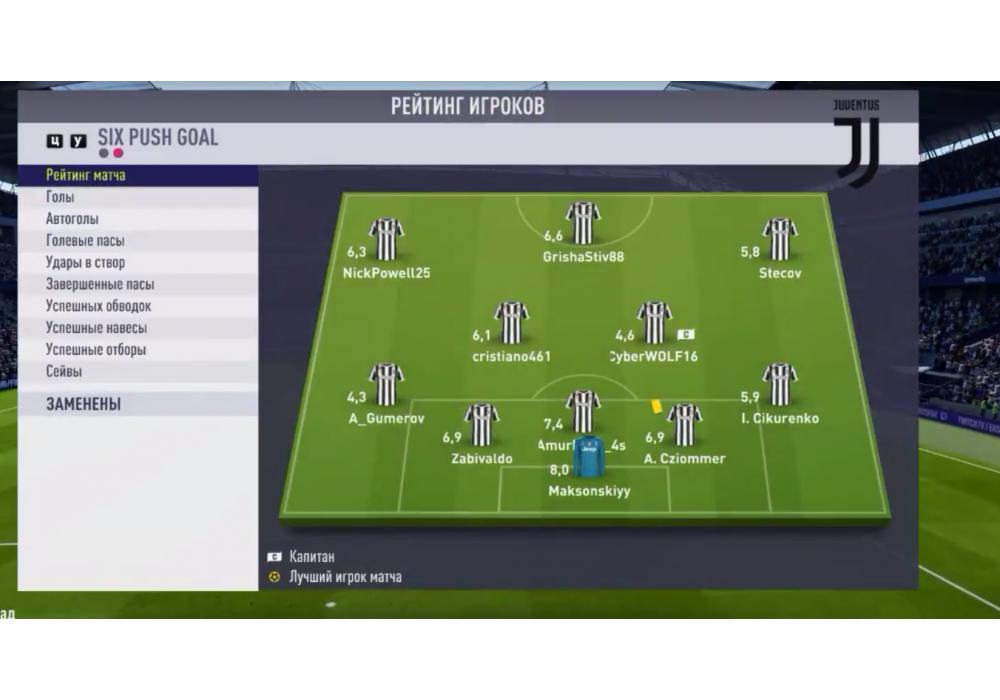Select cristiano461 in the lineup
This screenshot has height=700, width=1000.
coord(511,322)
